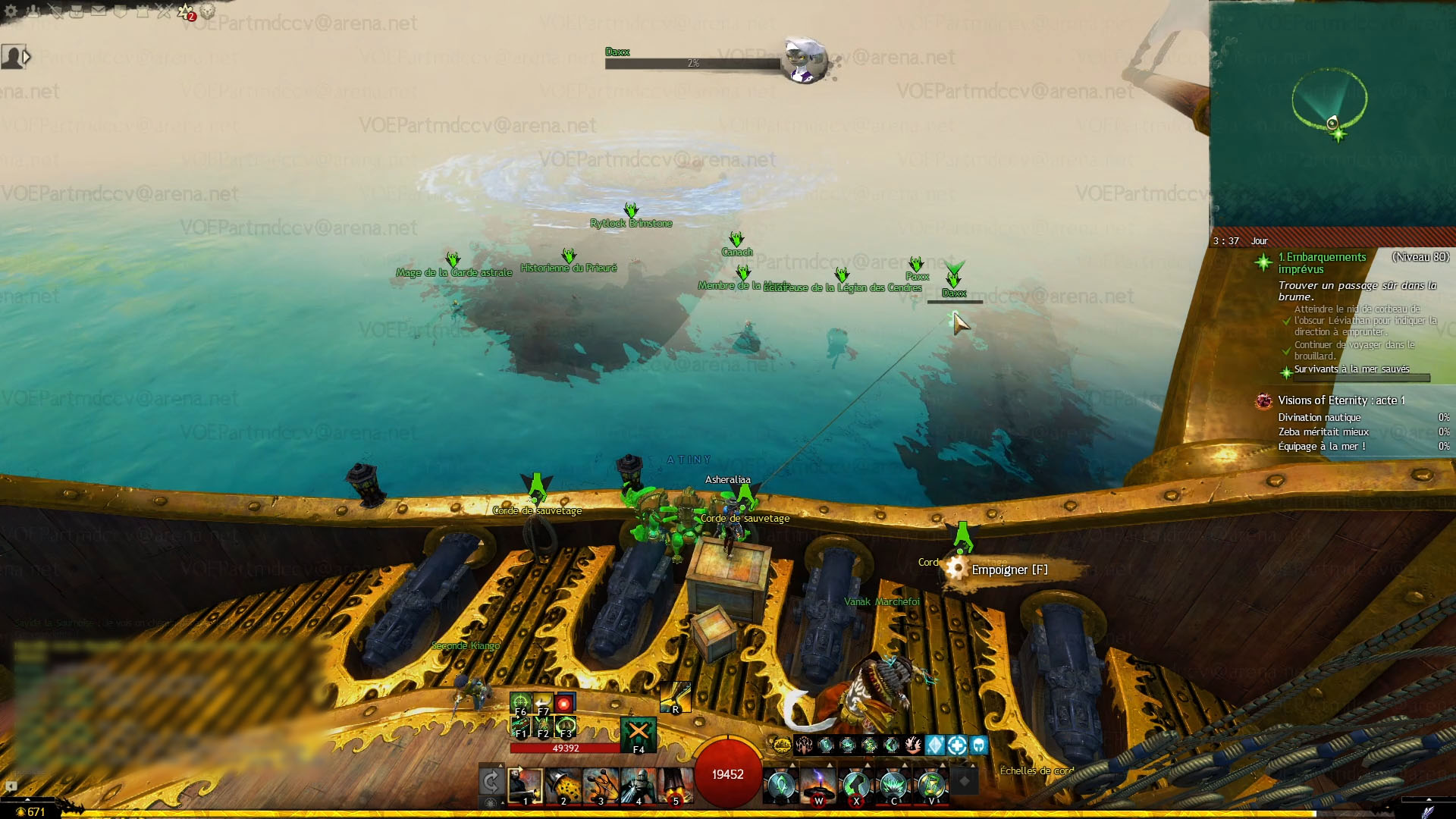The height and width of the screenshot is (819, 1456).
Task: Select the Équipage à la mer achievement row
Action: coord(1322,447)
